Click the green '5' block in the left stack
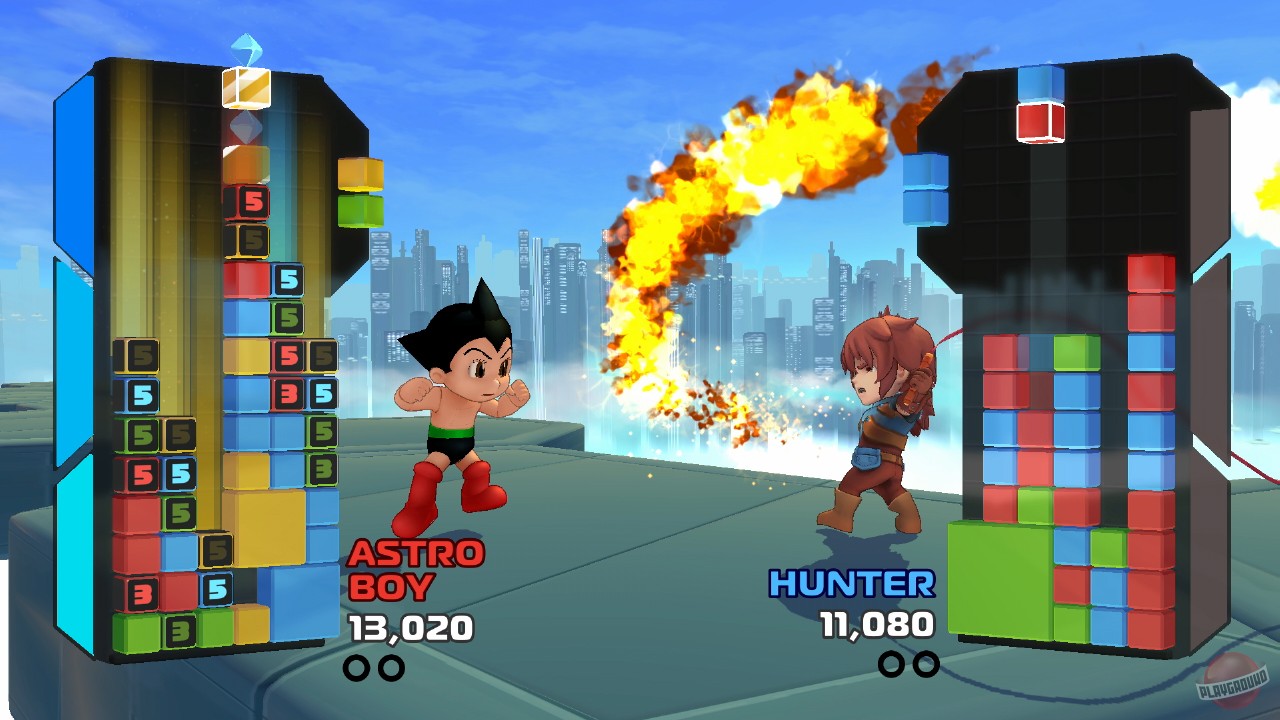1280x720 pixels. (x=144, y=432)
